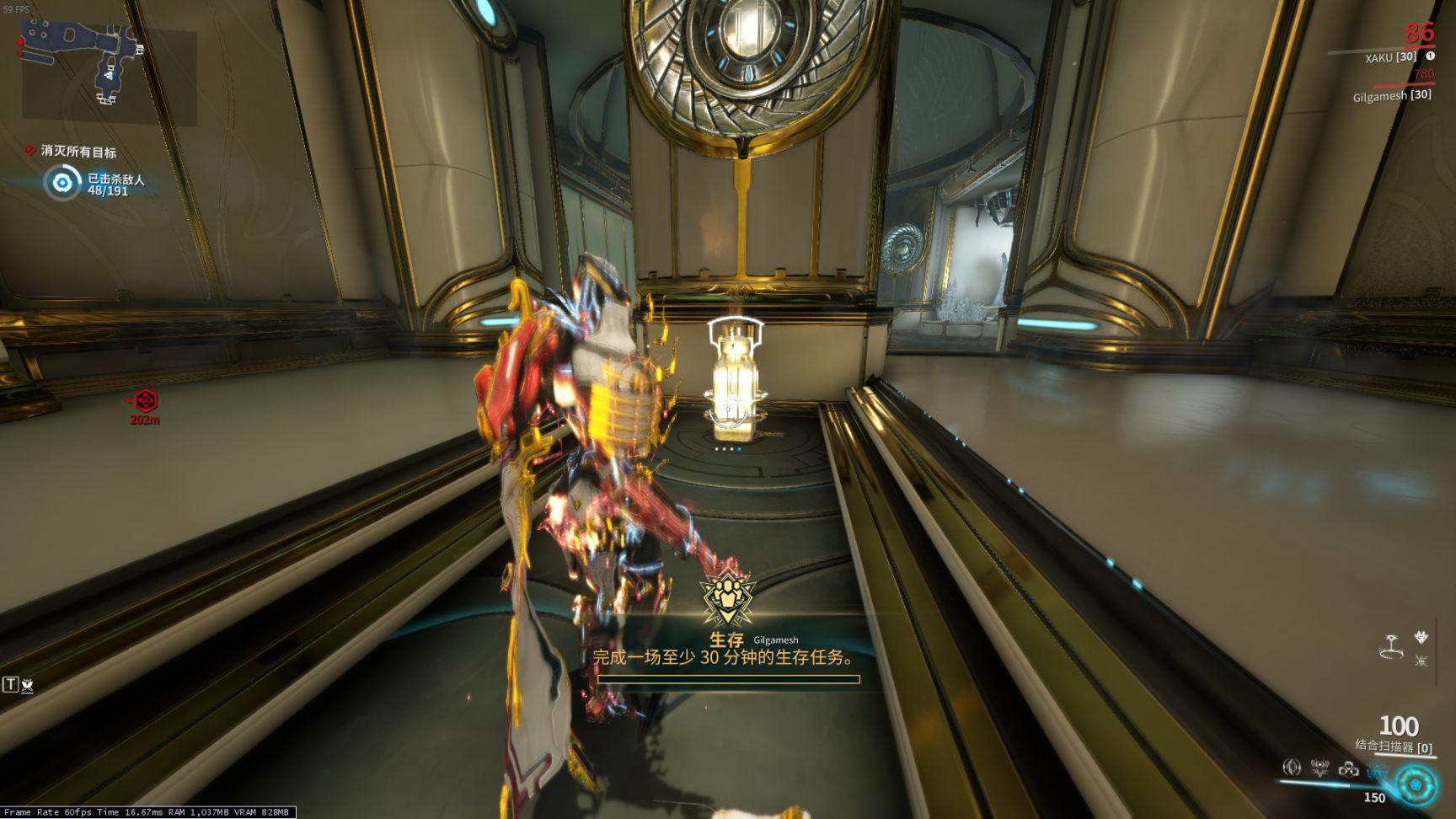This screenshot has height=819, width=1456.
Task: Click the large glowing blue circular emblem
Action: pyautogui.click(x=1417, y=784)
